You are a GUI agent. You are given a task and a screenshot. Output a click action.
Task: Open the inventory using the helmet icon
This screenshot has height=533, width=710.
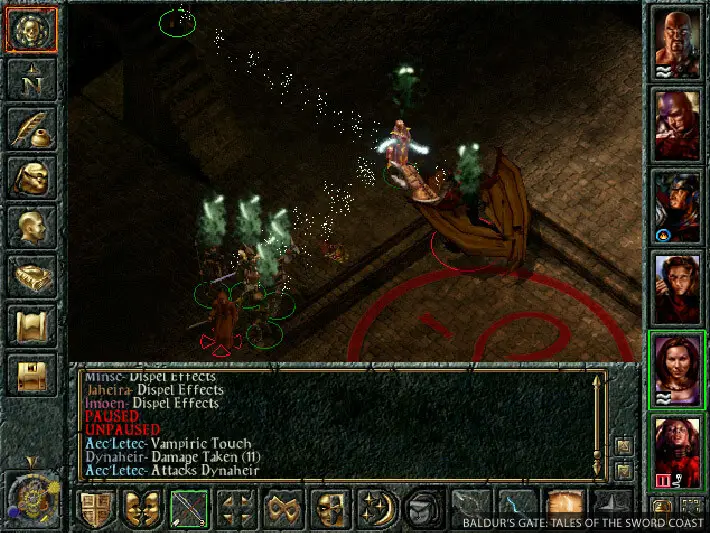point(32,177)
